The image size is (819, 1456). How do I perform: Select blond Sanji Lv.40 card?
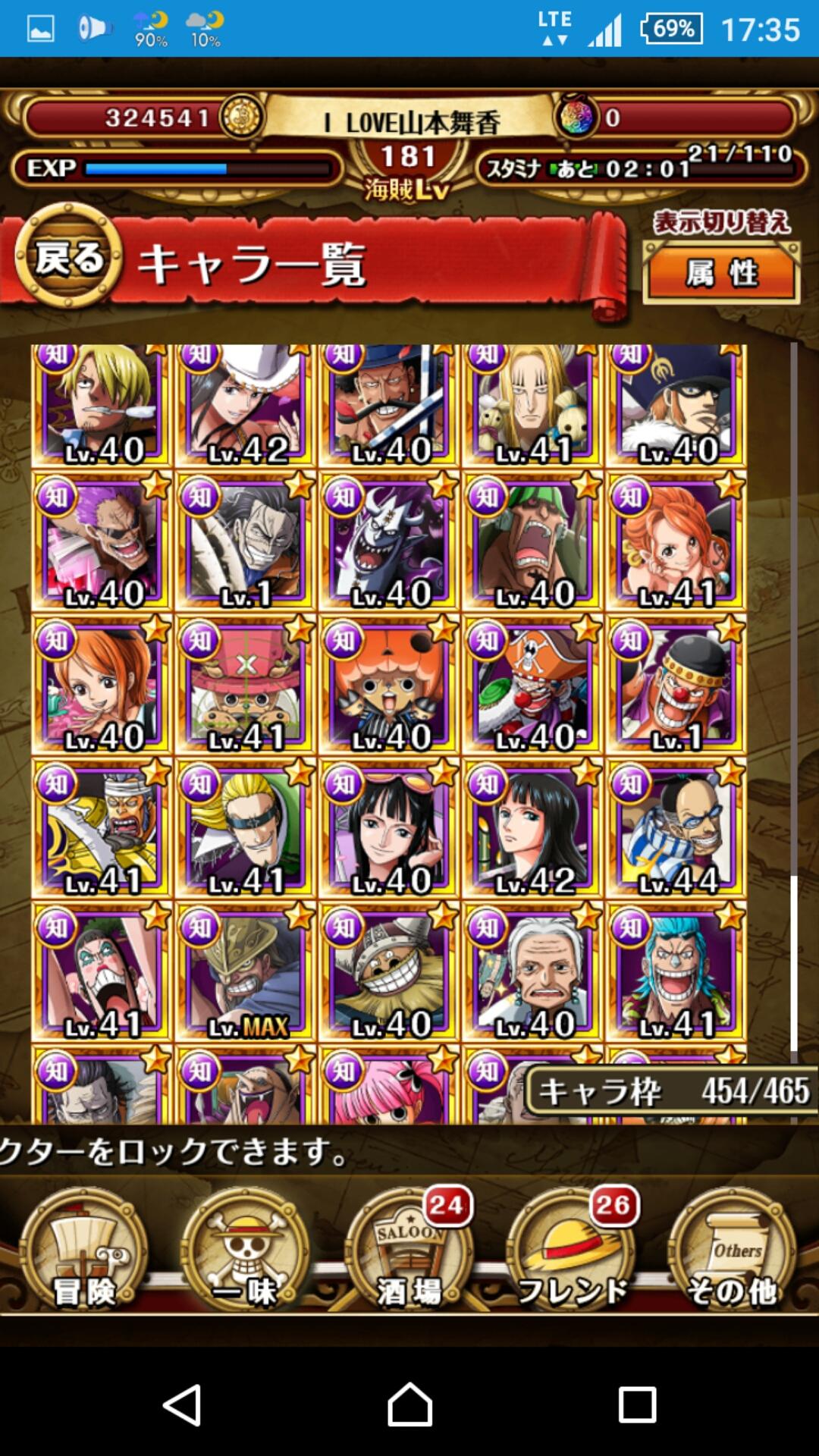tap(101, 406)
